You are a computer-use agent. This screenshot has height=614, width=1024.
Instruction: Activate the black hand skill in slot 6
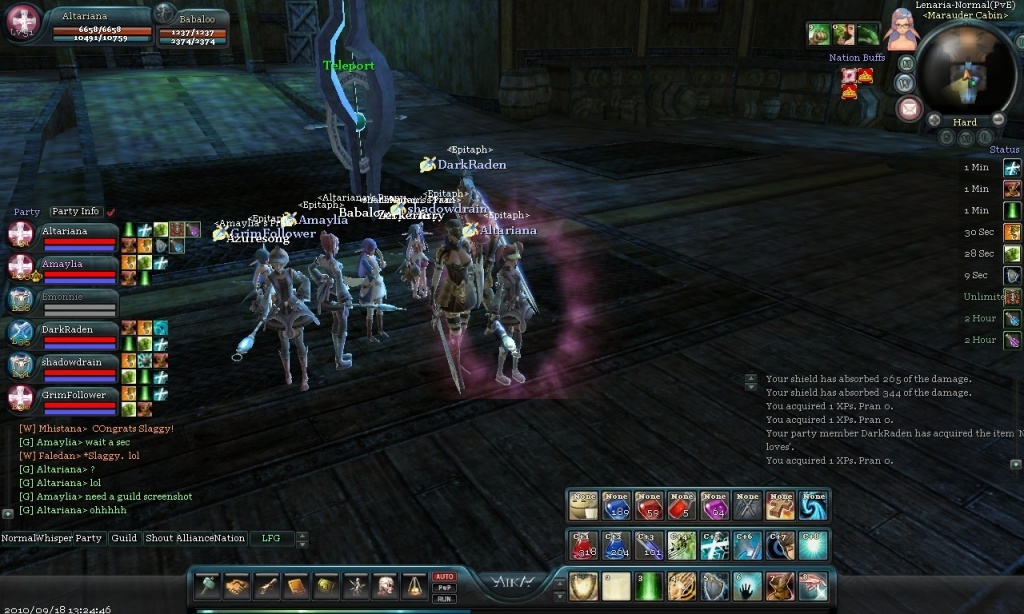[747, 586]
